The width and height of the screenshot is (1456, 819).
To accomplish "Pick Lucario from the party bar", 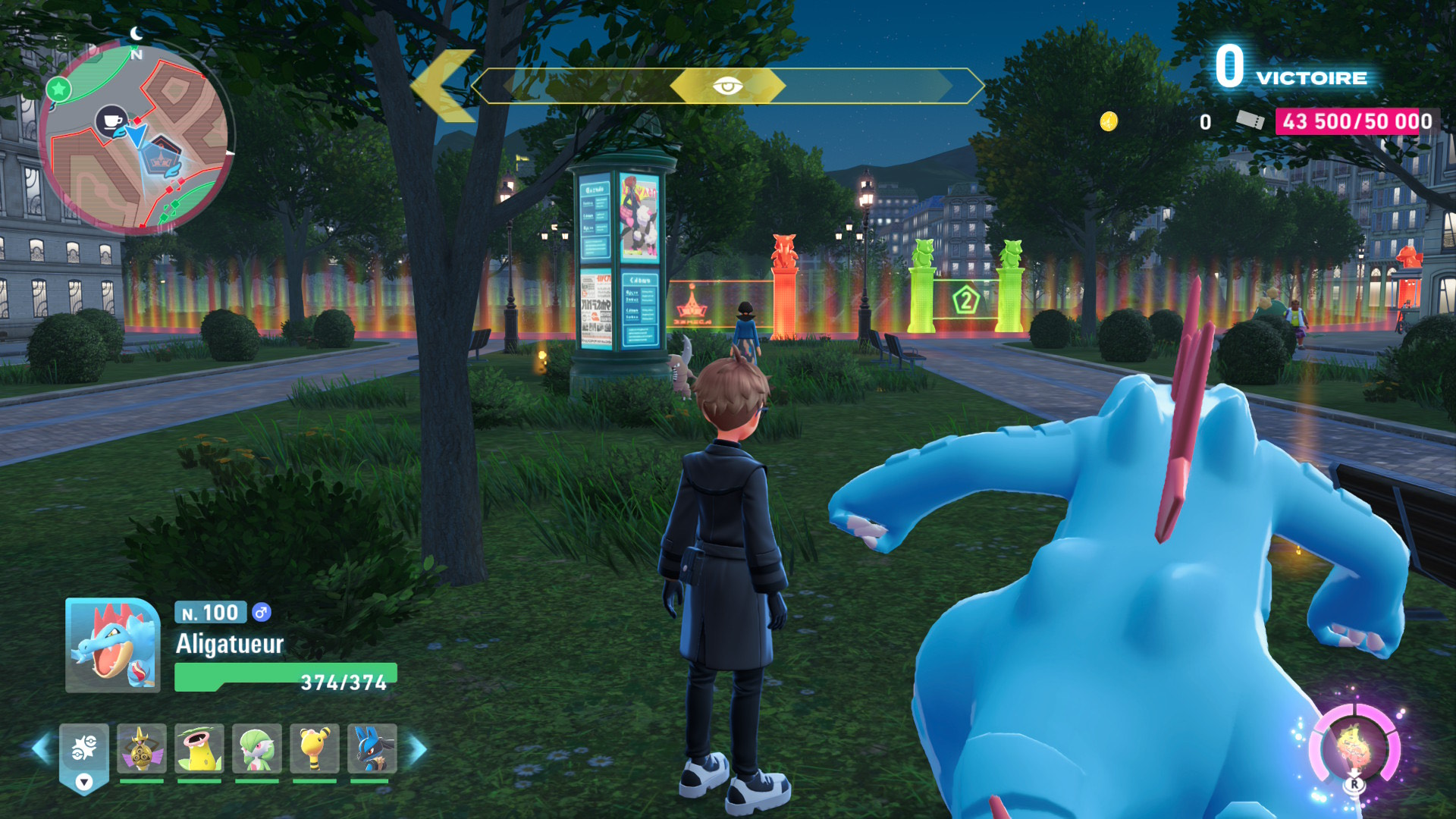I will point(372,749).
